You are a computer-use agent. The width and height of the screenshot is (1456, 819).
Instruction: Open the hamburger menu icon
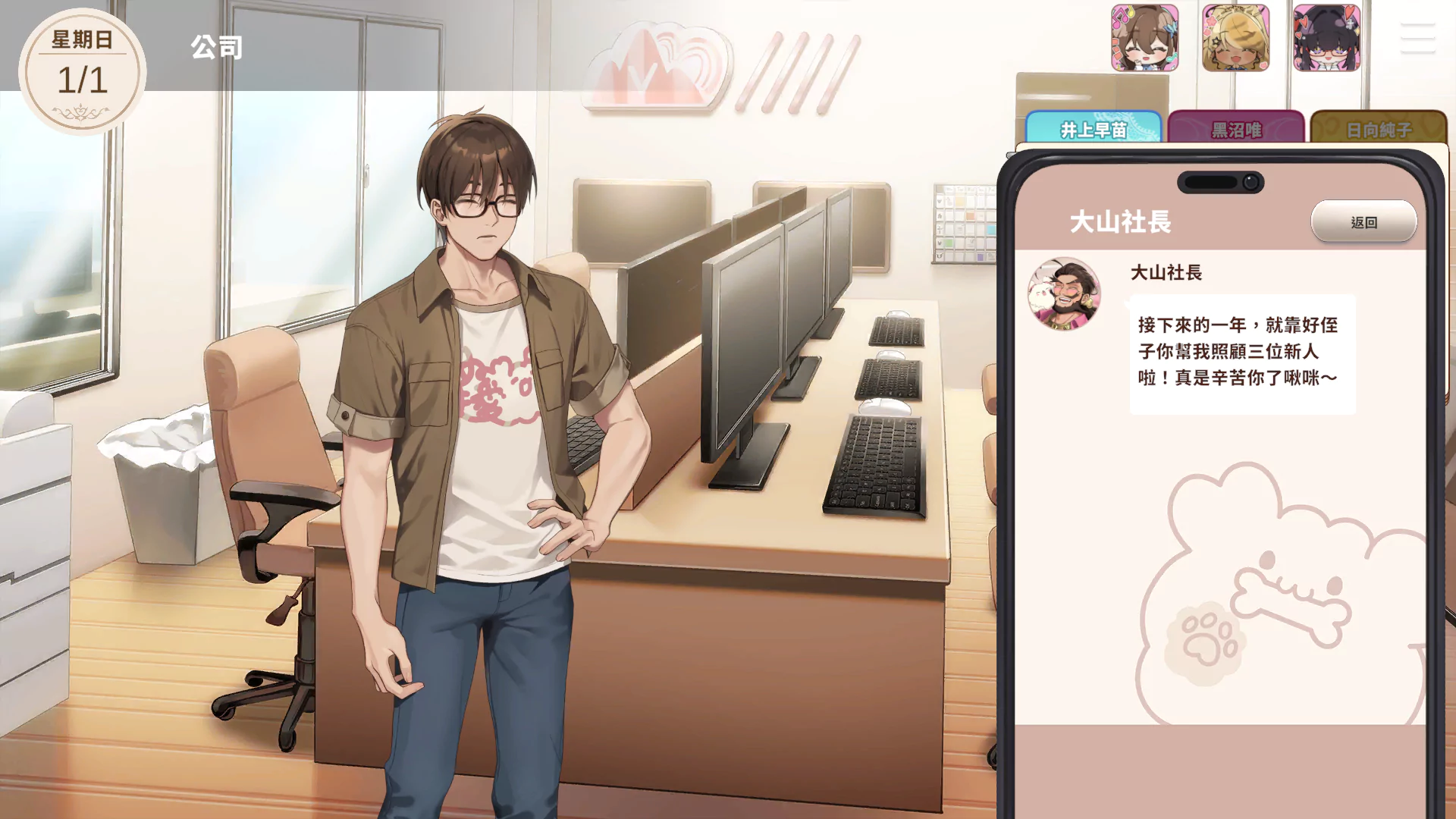click(x=1417, y=38)
